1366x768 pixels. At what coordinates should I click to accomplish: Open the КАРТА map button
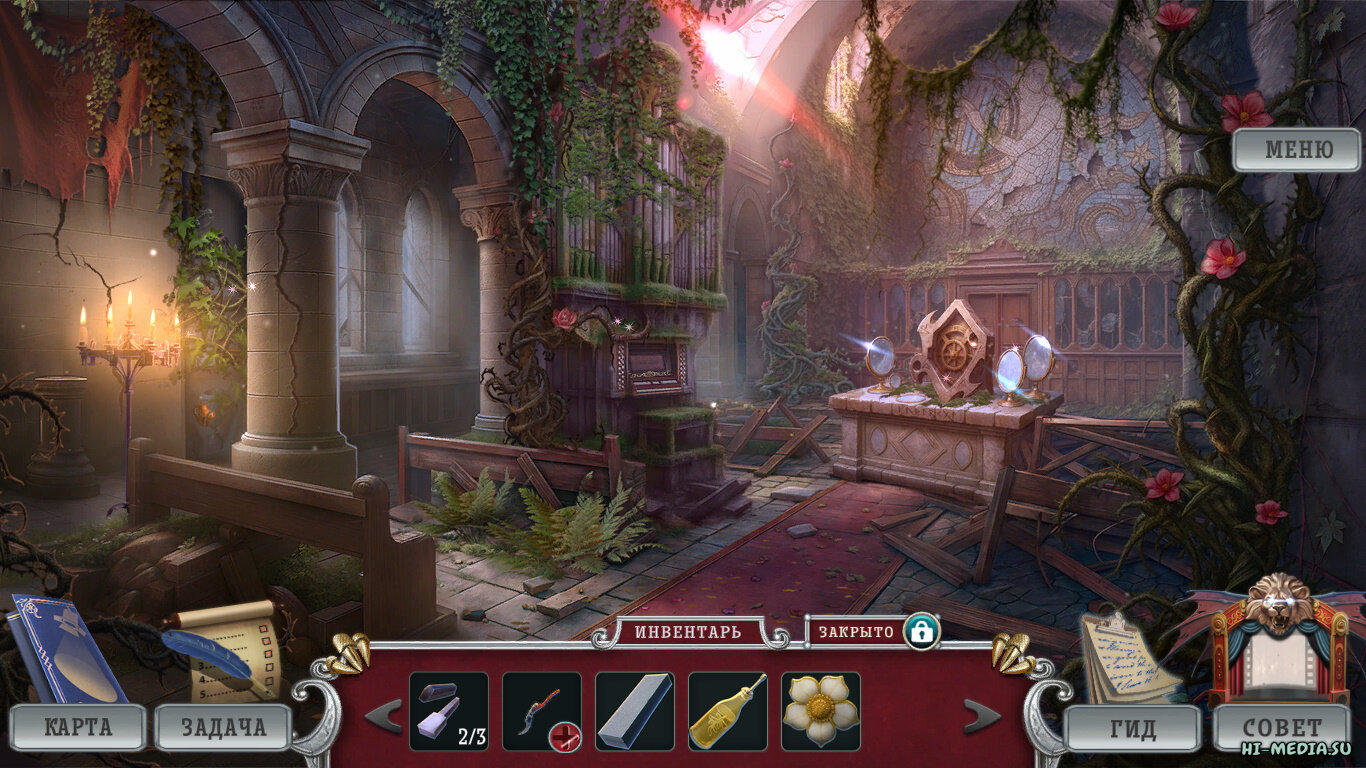coord(78,727)
